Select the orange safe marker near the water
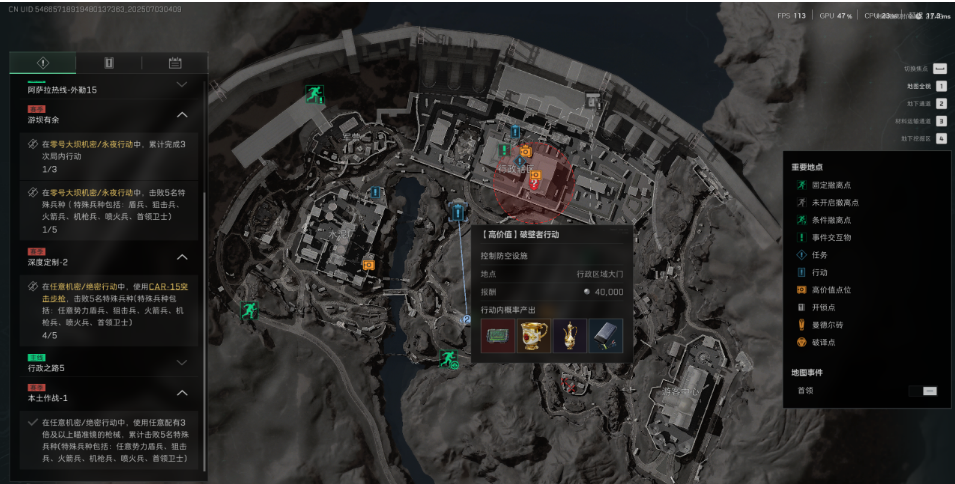Image resolution: width=955 pixels, height=484 pixels. [x=369, y=265]
